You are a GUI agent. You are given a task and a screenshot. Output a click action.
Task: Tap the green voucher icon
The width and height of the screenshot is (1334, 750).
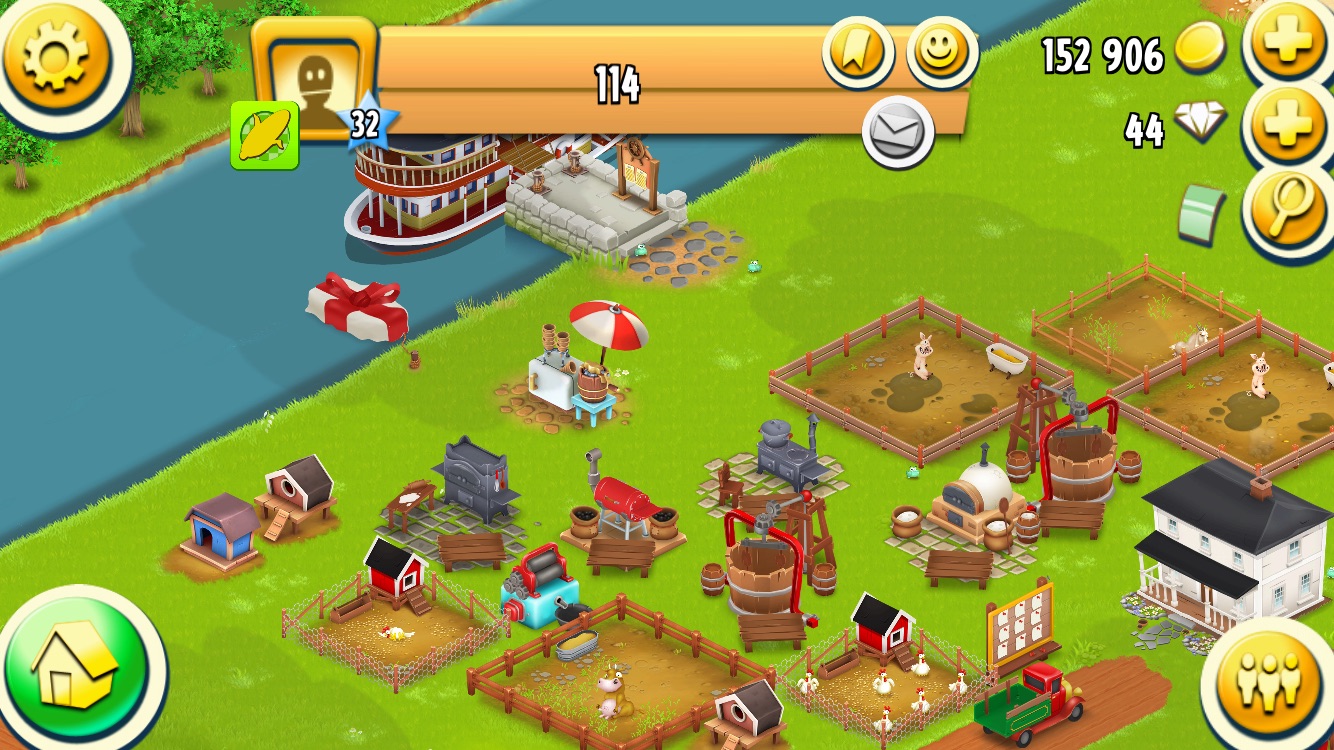tap(1201, 213)
